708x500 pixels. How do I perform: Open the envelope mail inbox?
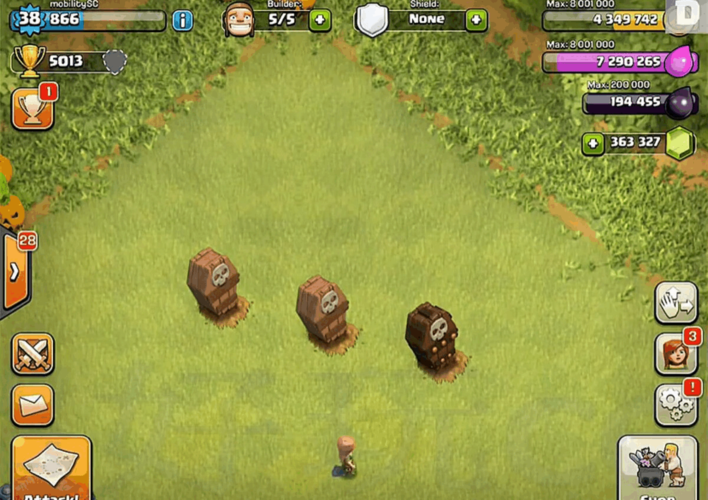[x=33, y=405]
